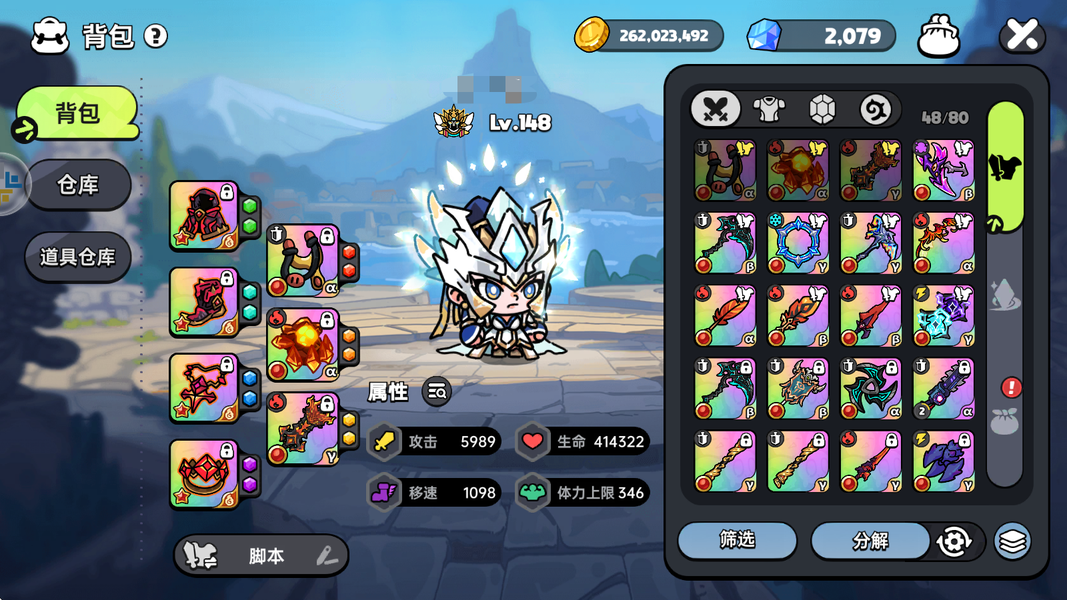
Task: Open the 背包 backpack tab
Action: 78,113
